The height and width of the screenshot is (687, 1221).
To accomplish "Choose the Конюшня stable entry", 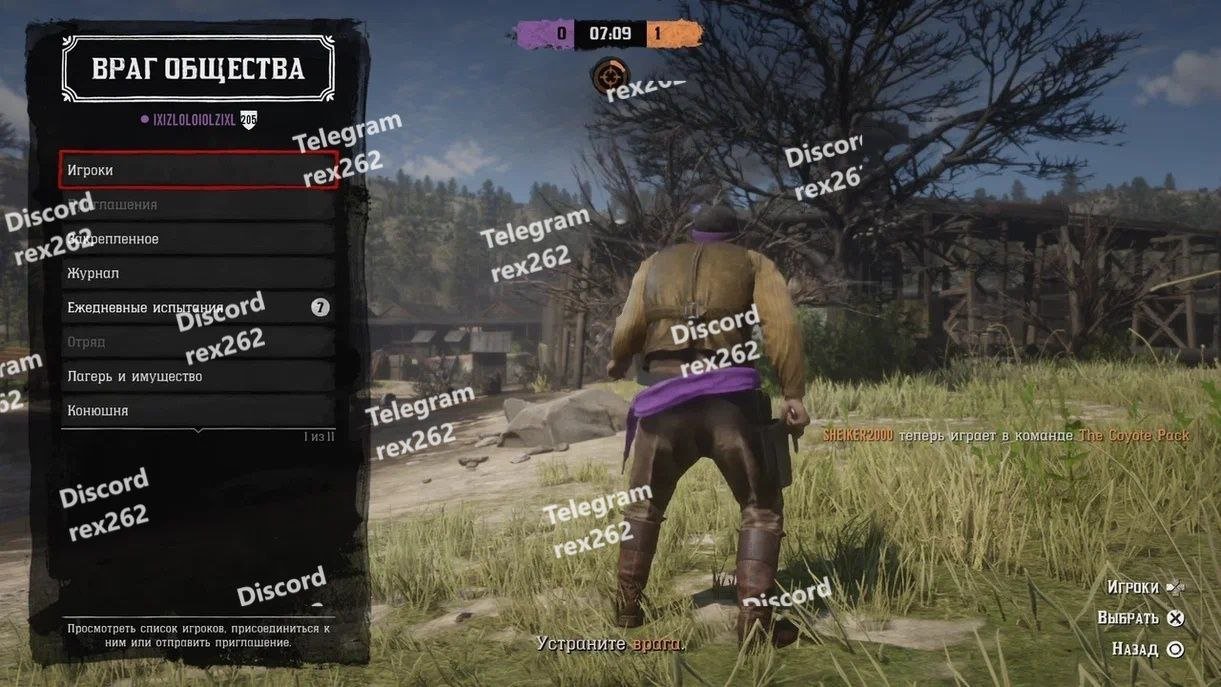I will [198, 410].
